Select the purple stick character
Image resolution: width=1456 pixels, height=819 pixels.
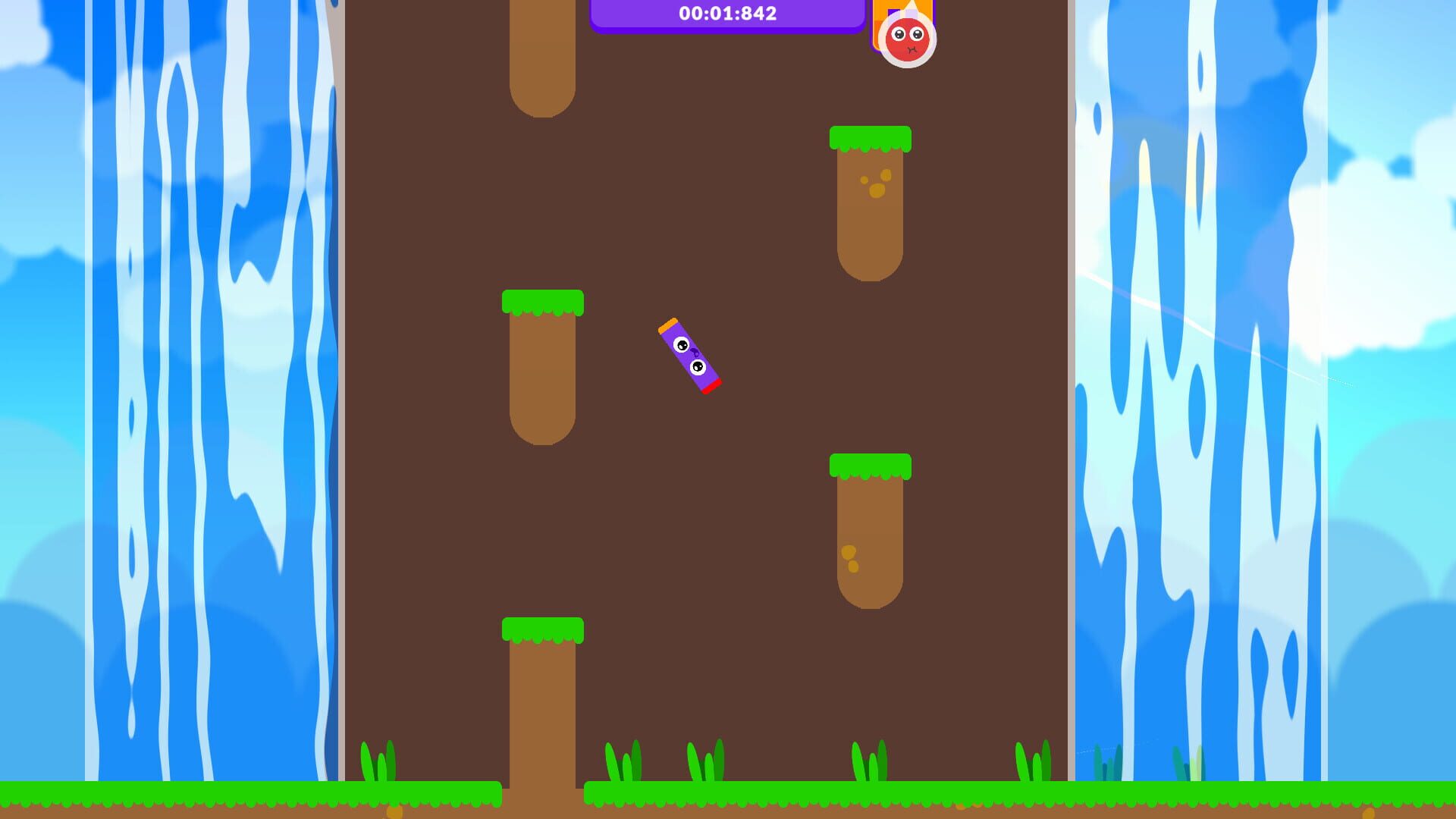click(689, 356)
